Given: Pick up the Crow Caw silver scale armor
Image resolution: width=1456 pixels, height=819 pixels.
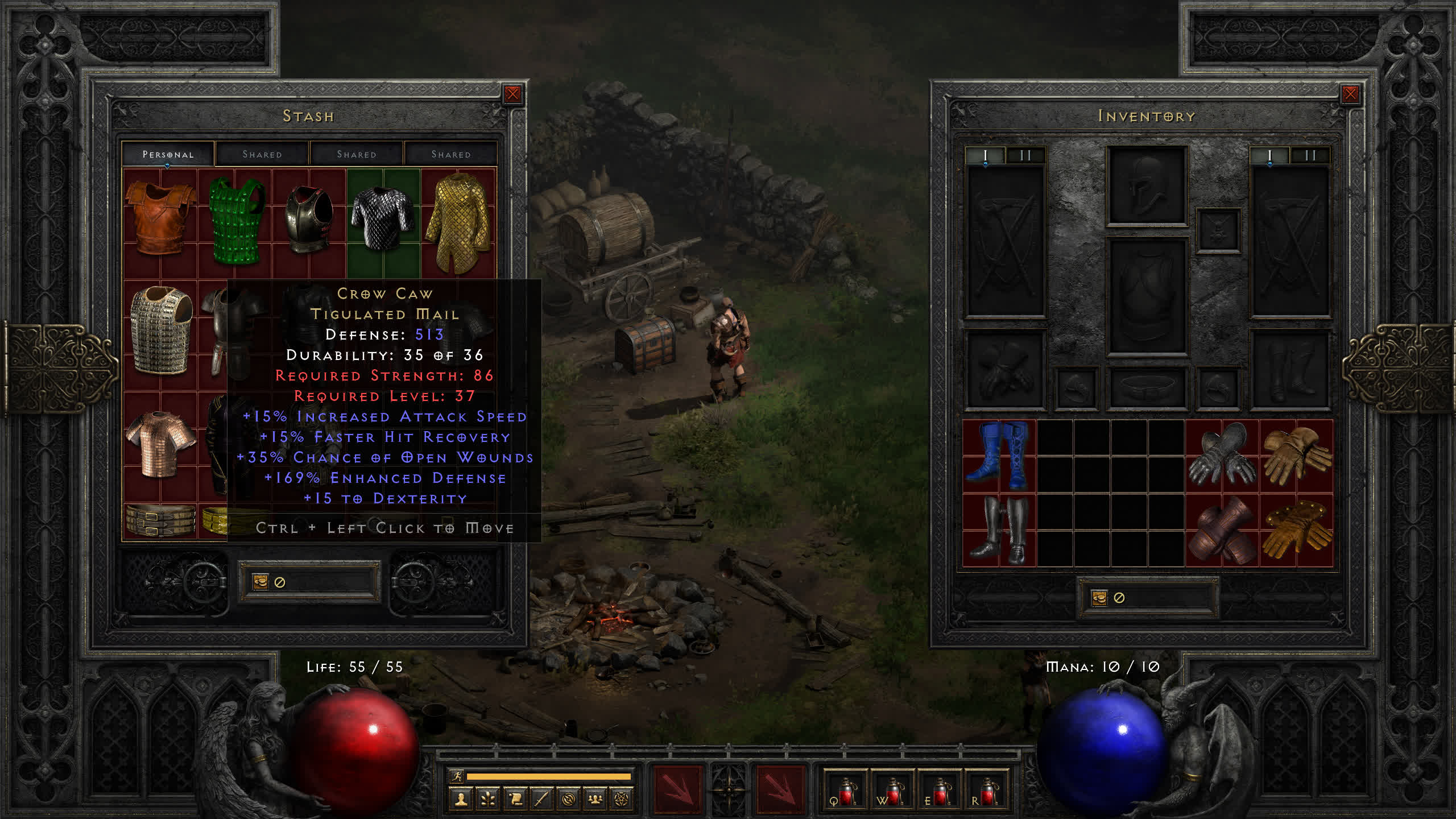Looking at the screenshot, I should tap(383, 219).
